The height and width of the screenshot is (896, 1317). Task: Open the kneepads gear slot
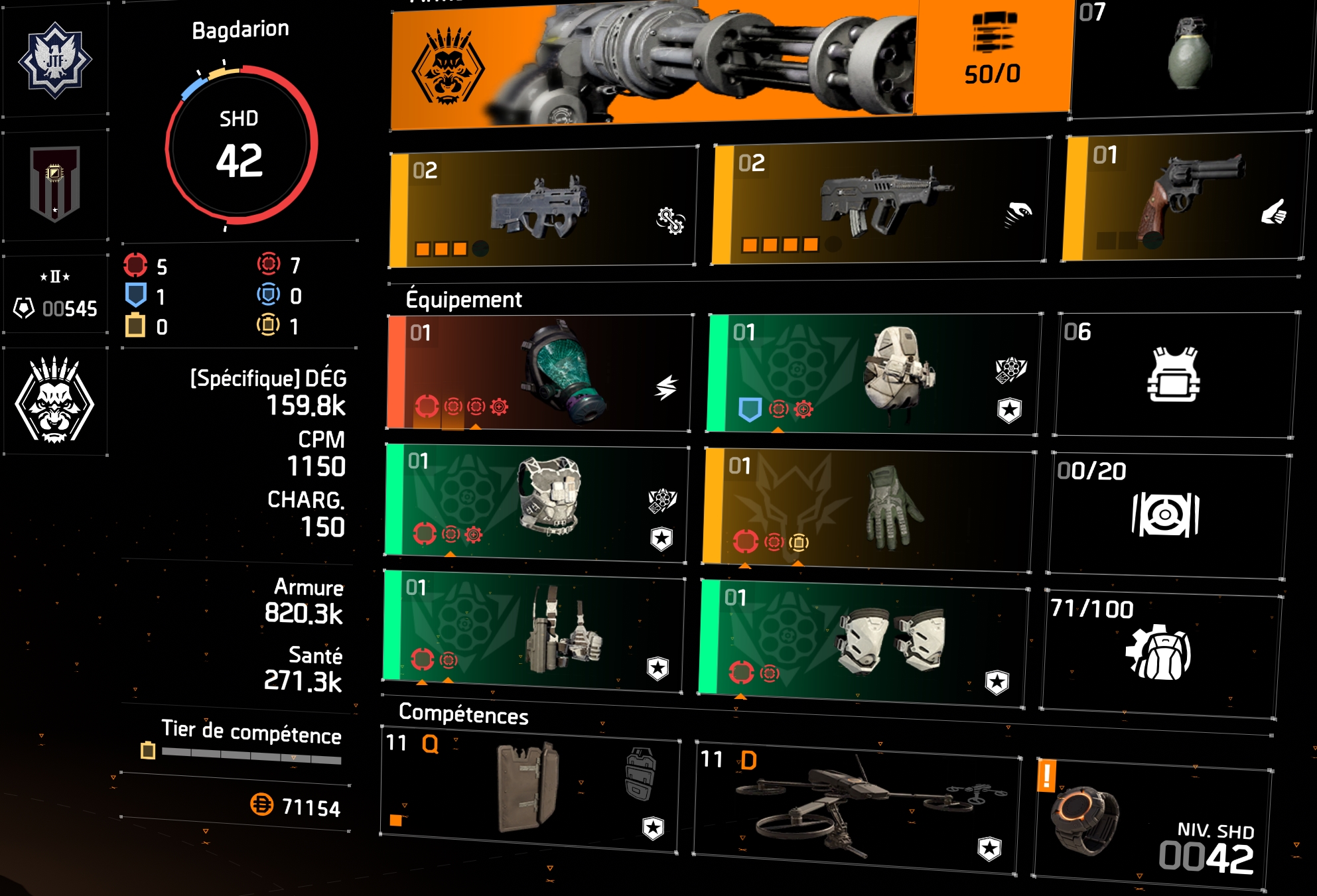(x=863, y=640)
